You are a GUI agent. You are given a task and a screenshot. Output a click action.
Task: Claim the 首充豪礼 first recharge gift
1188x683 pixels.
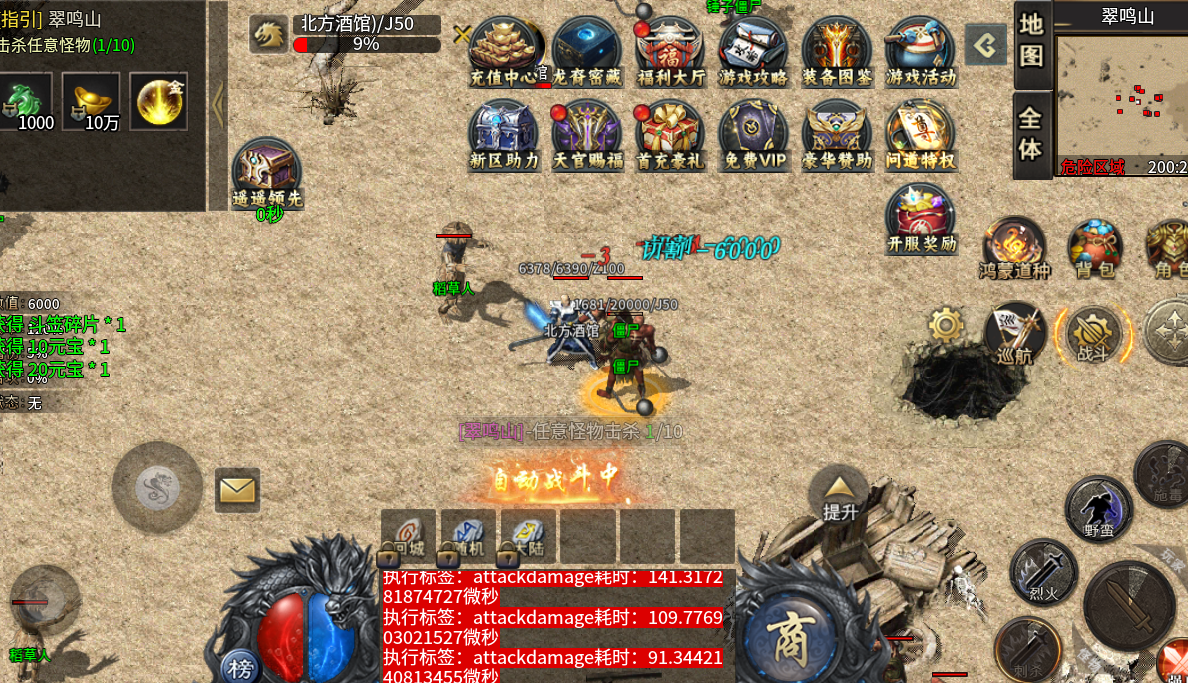[x=670, y=133]
